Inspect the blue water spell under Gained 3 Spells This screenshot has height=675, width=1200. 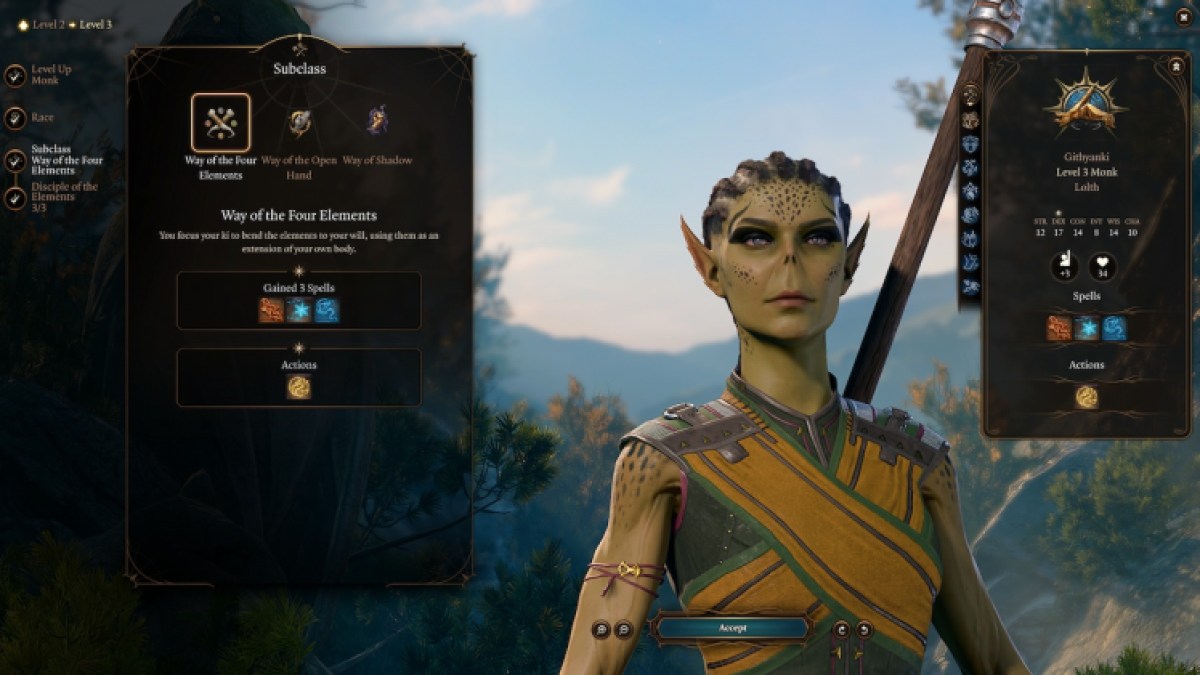(x=327, y=310)
